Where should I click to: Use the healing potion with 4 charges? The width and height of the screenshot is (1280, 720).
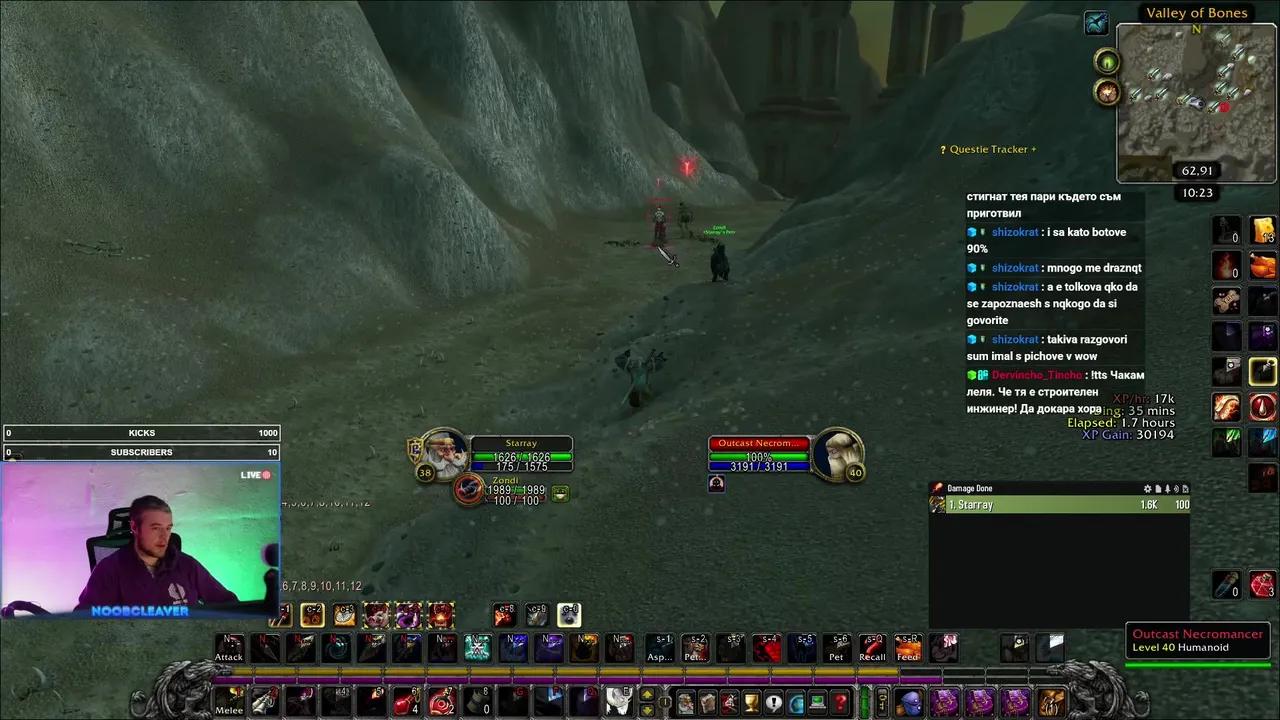coord(404,701)
